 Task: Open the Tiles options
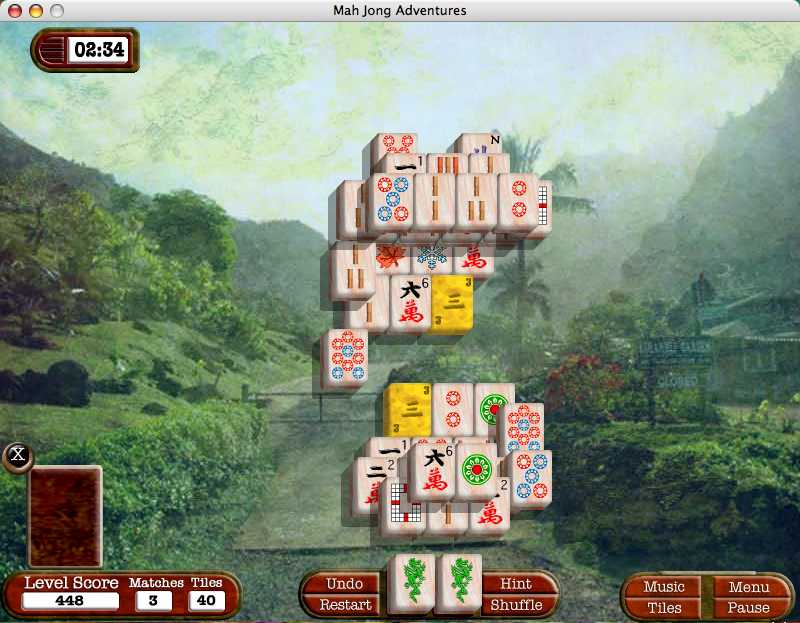[664, 607]
